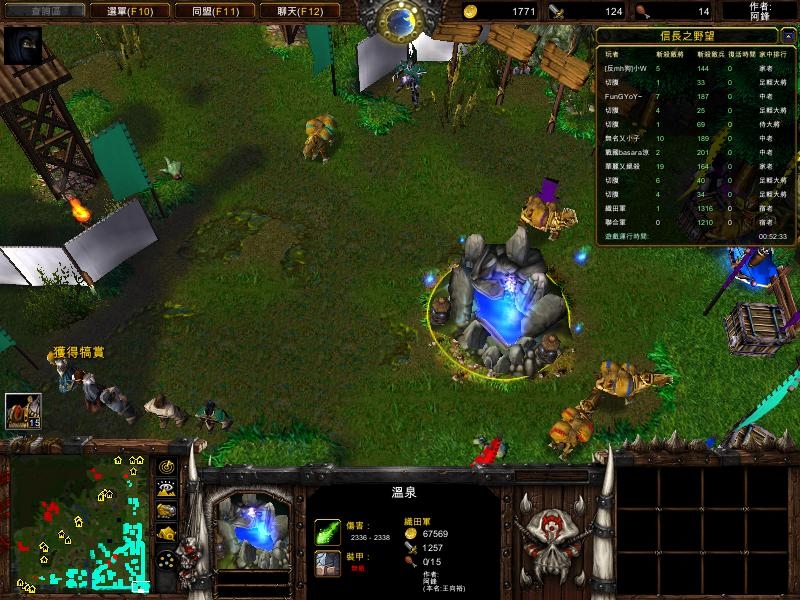The image size is (800, 600).
Task: Open the 聊天 (F12) chat log
Action: [x=298, y=11]
